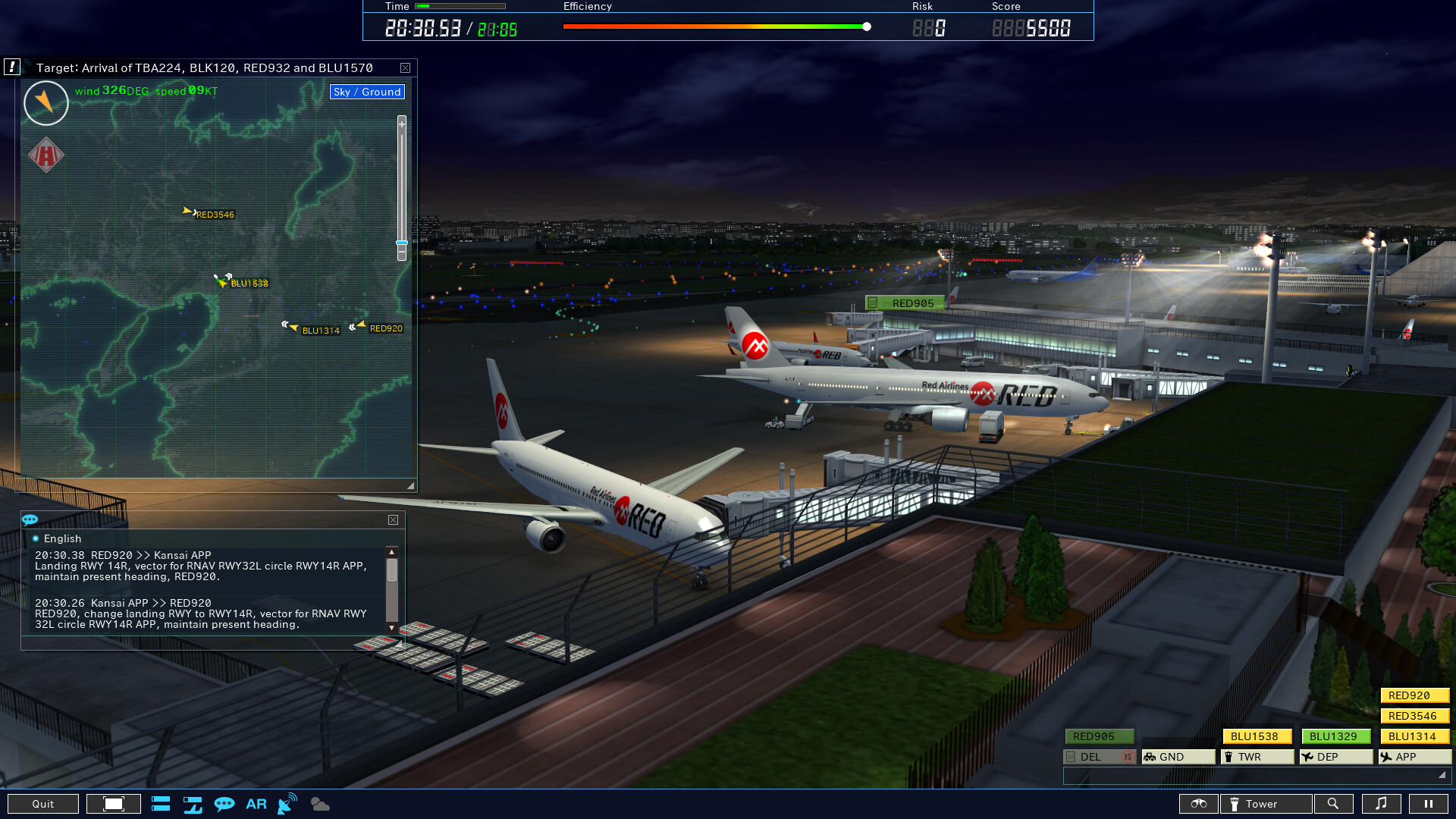1456x819 pixels.
Task: Switch radar to Ground view
Action: coord(366,92)
